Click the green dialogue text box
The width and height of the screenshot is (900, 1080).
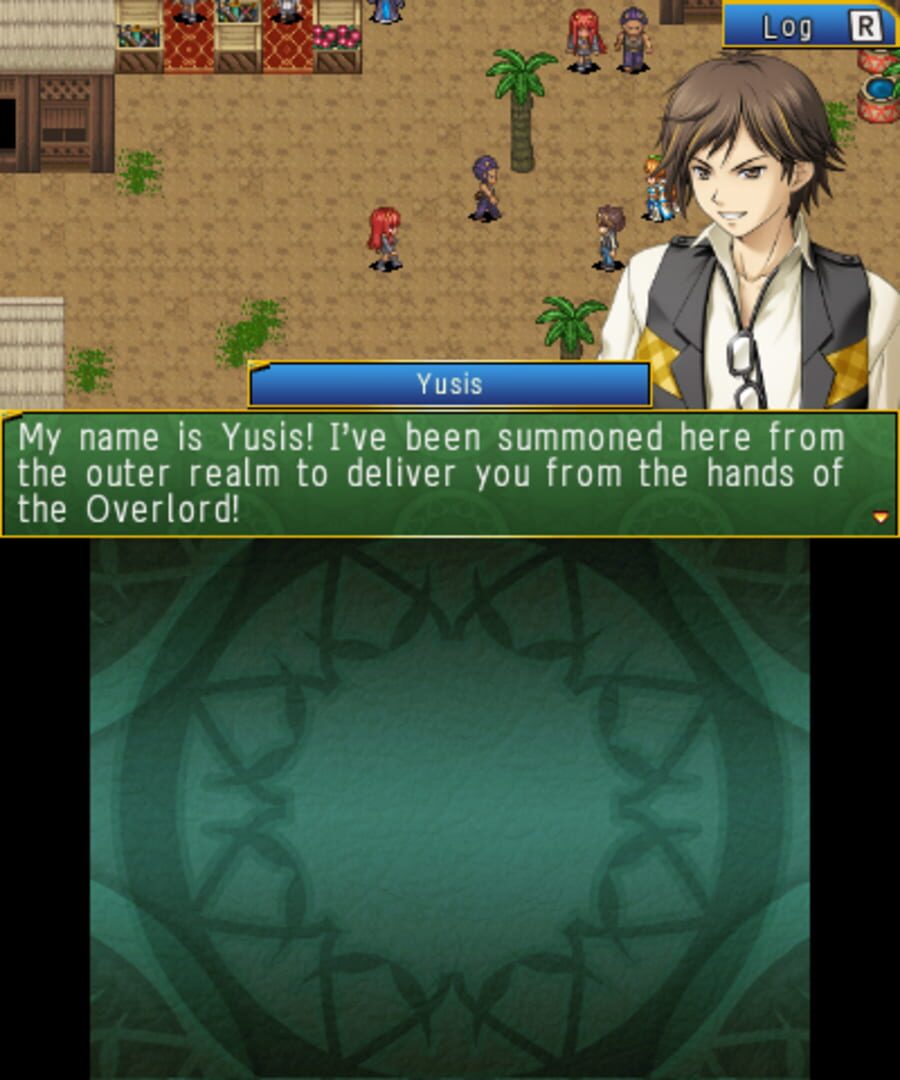click(448, 474)
